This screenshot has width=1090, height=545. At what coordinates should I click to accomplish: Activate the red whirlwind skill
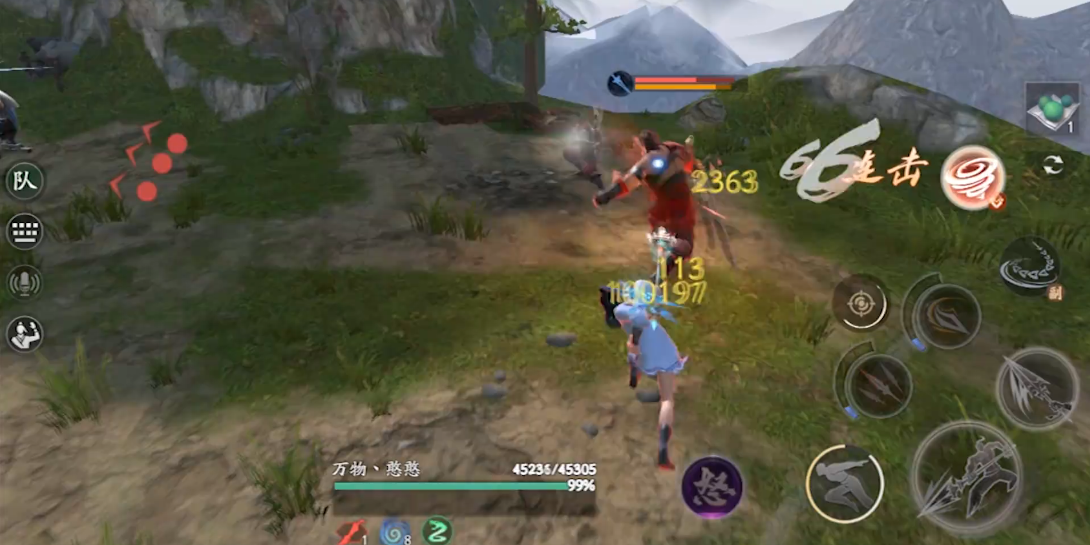(972, 179)
